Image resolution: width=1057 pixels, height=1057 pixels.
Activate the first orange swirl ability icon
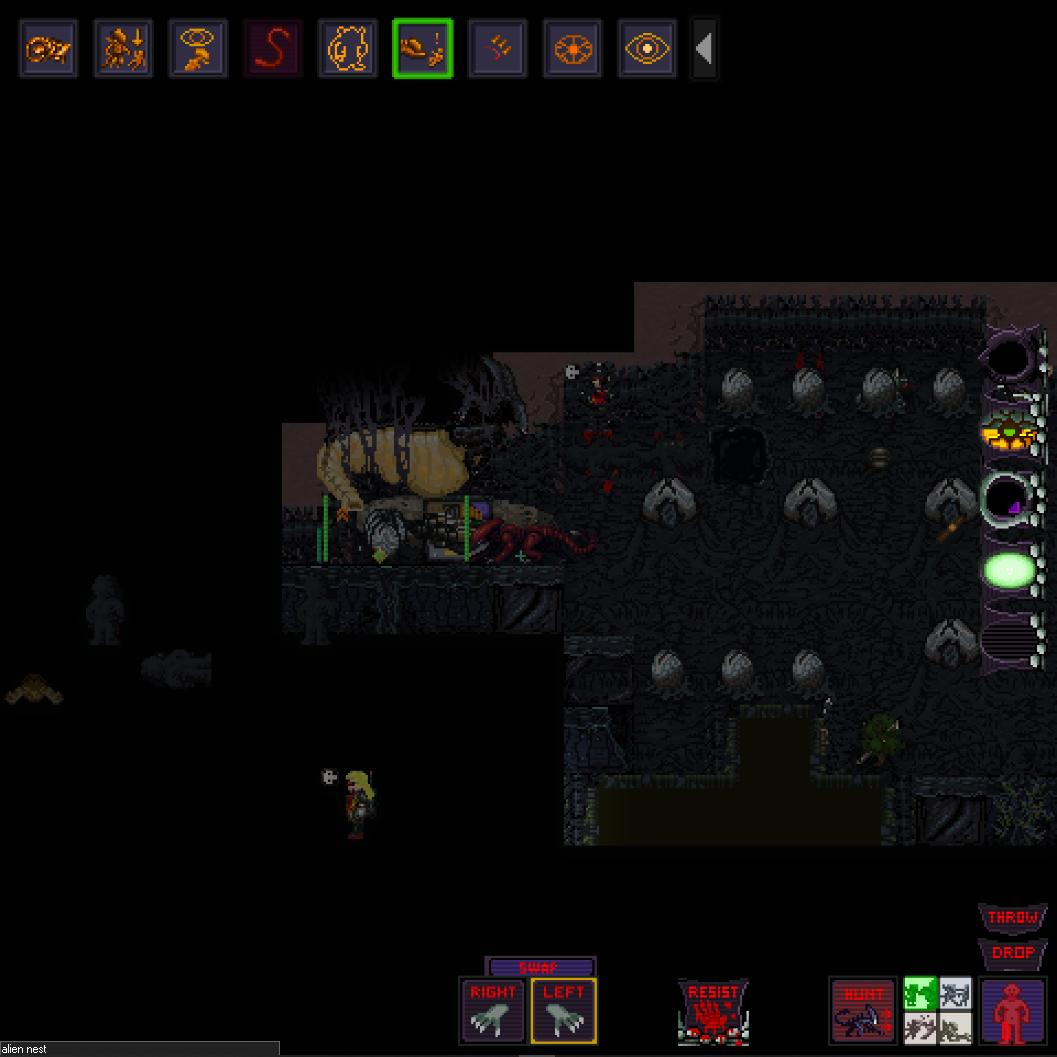[48, 49]
